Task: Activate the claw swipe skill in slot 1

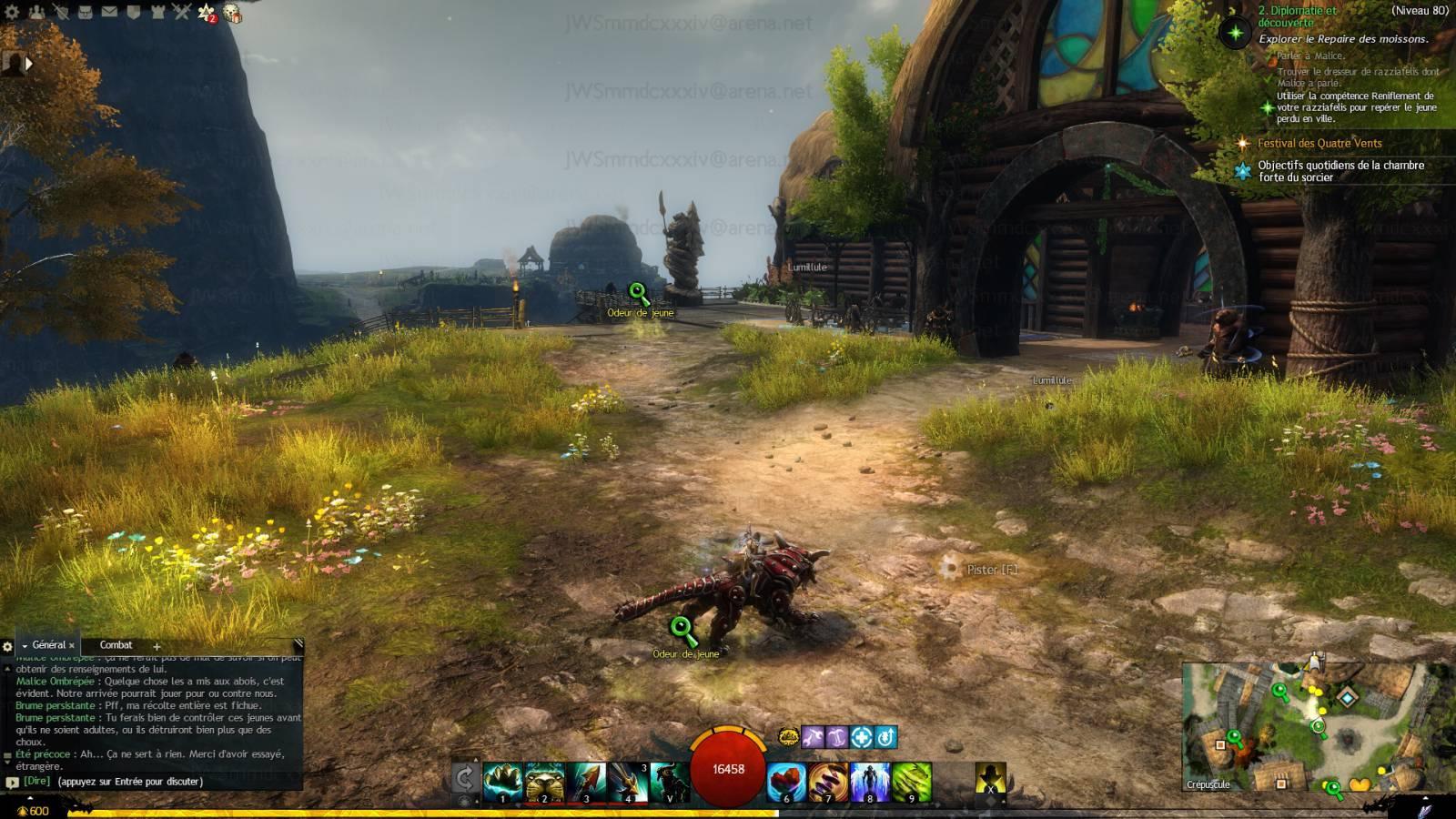Action: click(502, 782)
